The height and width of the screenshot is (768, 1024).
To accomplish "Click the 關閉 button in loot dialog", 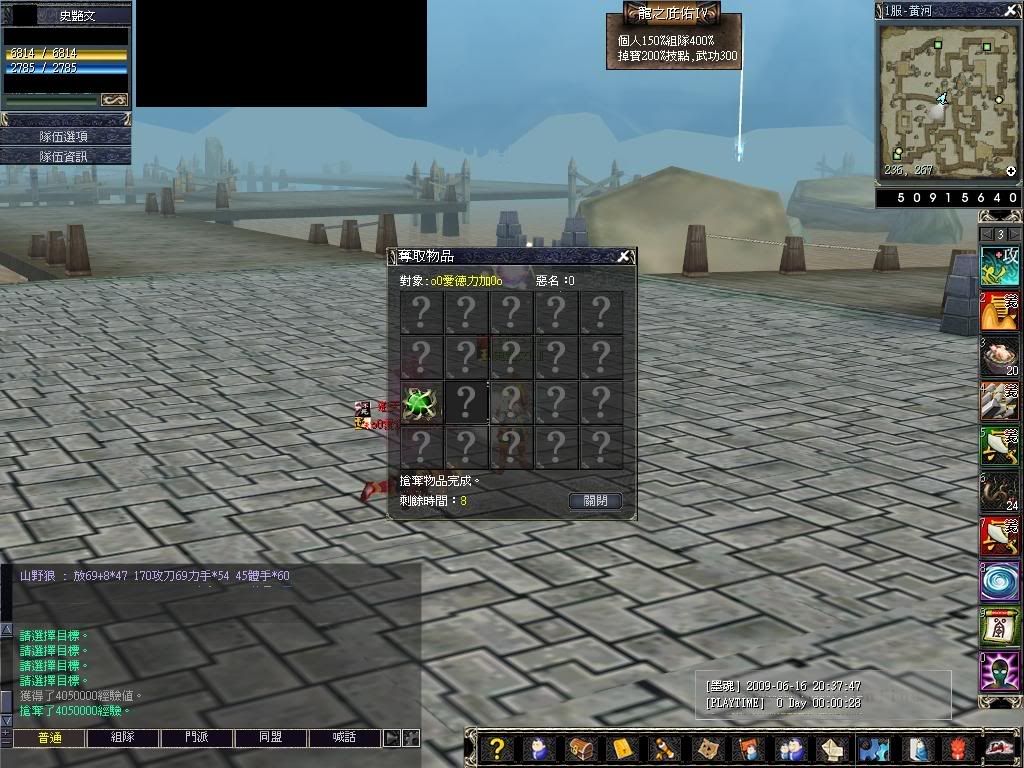I will [595, 501].
